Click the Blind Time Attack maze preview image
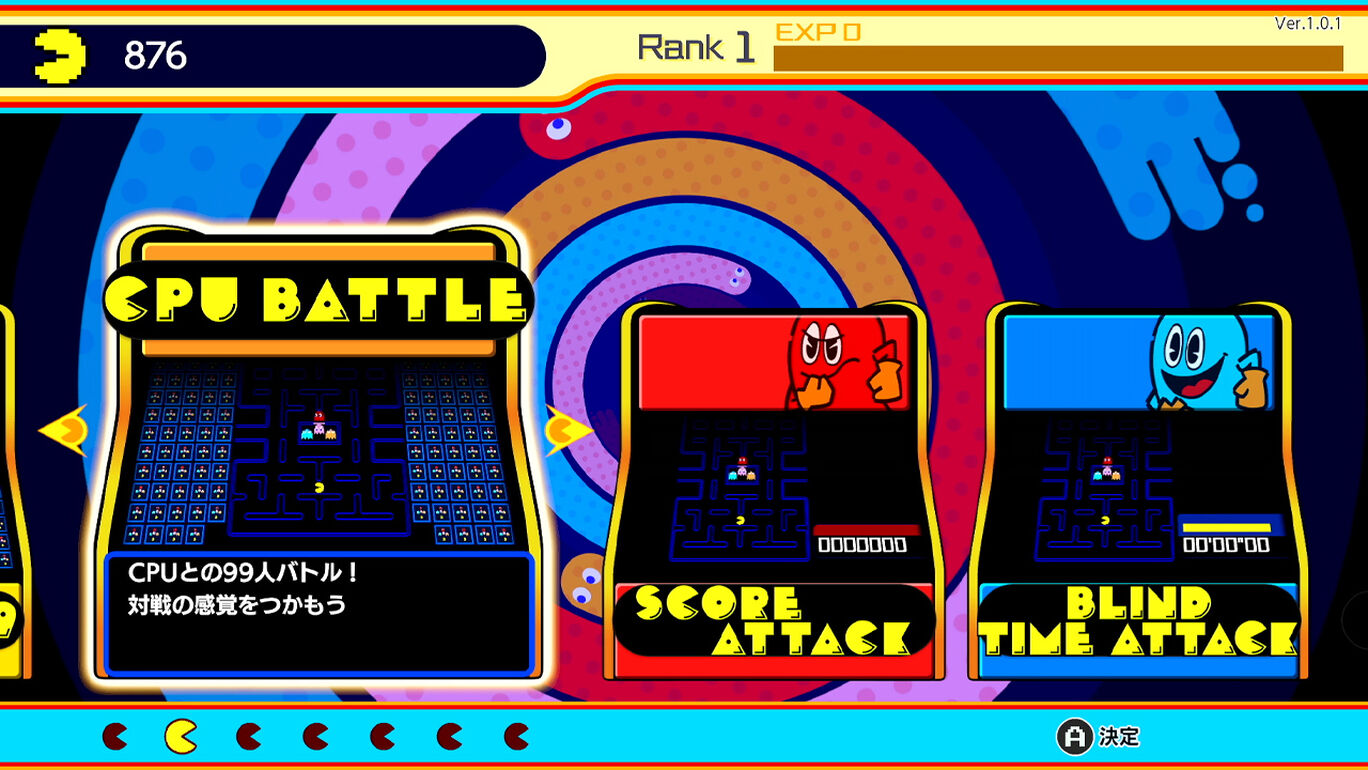The width and height of the screenshot is (1368, 770). (1105, 490)
